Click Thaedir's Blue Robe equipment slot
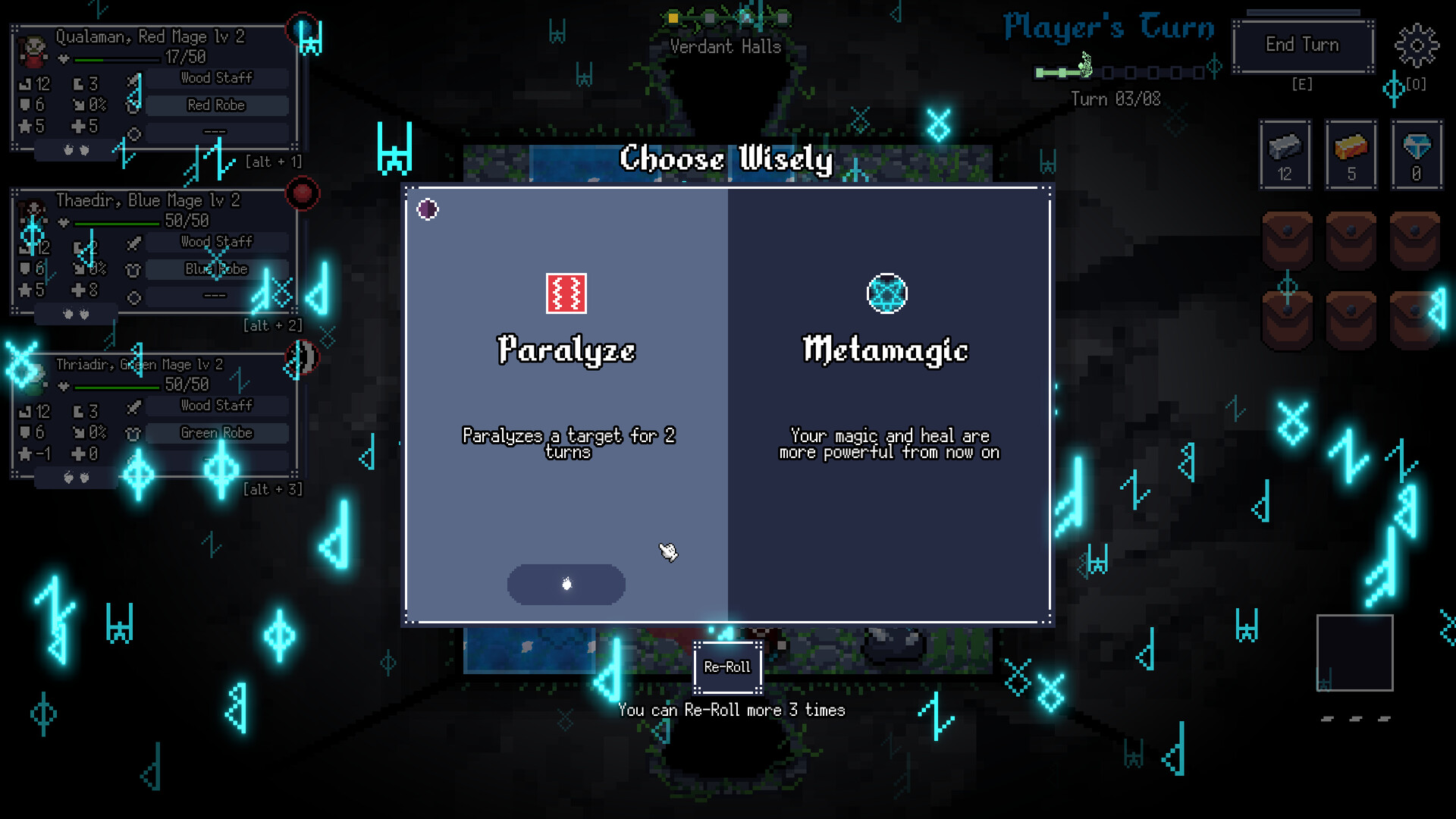The height and width of the screenshot is (819, 1456). [216, 268]
